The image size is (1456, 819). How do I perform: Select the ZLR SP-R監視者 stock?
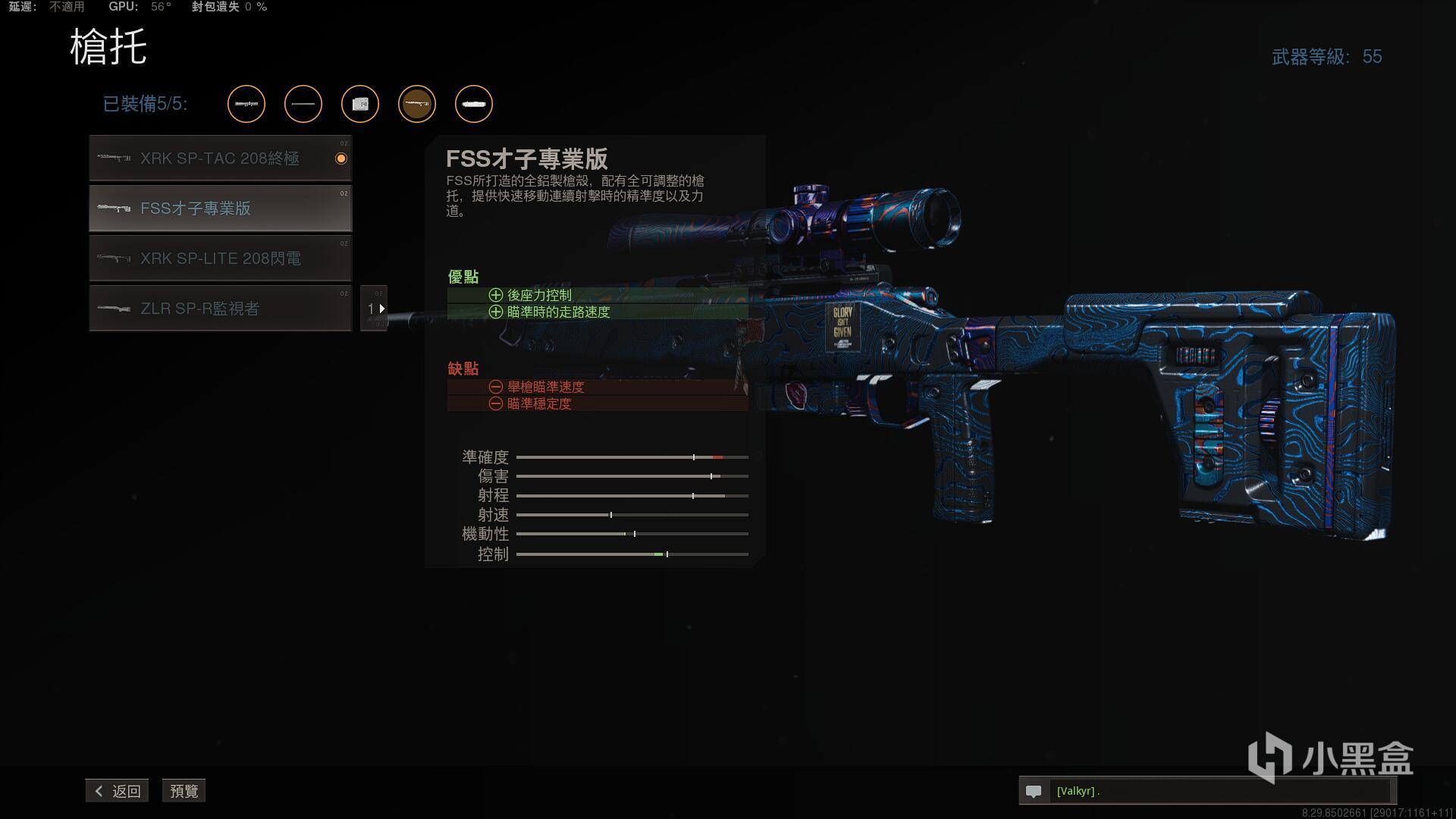tap(220, 309)
